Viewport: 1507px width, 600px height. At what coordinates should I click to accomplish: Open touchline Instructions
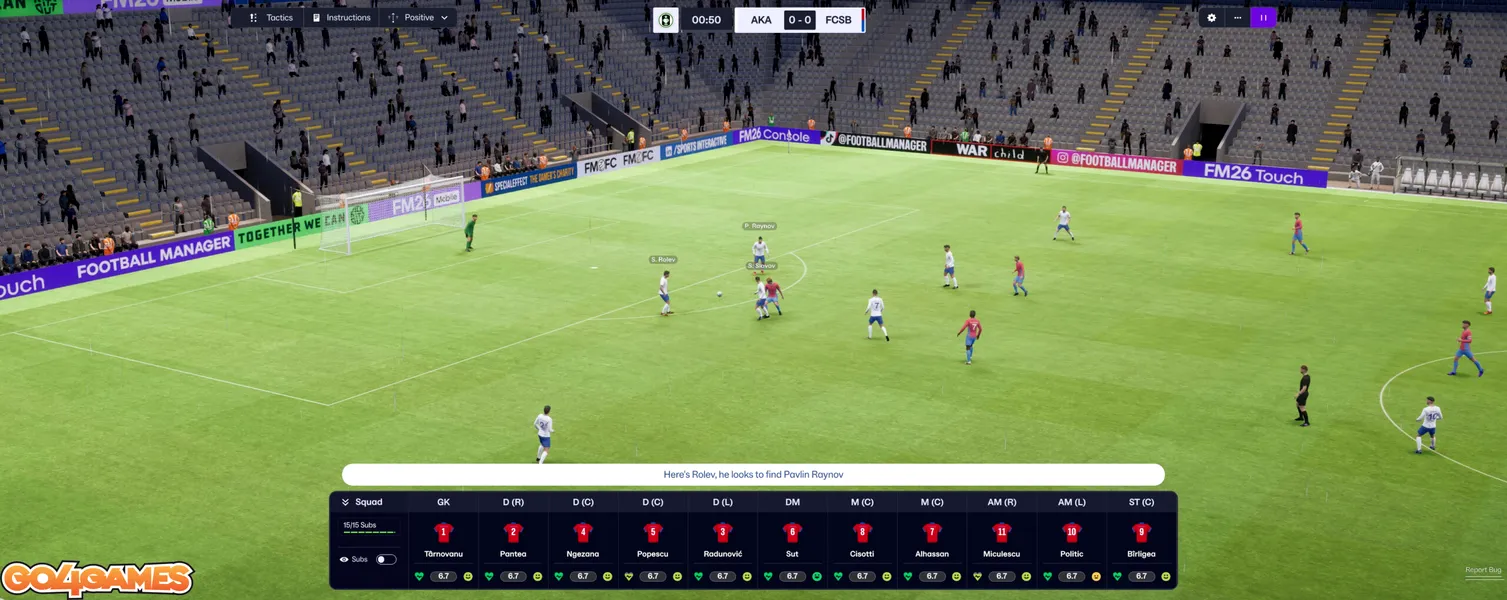coord(341,18)
